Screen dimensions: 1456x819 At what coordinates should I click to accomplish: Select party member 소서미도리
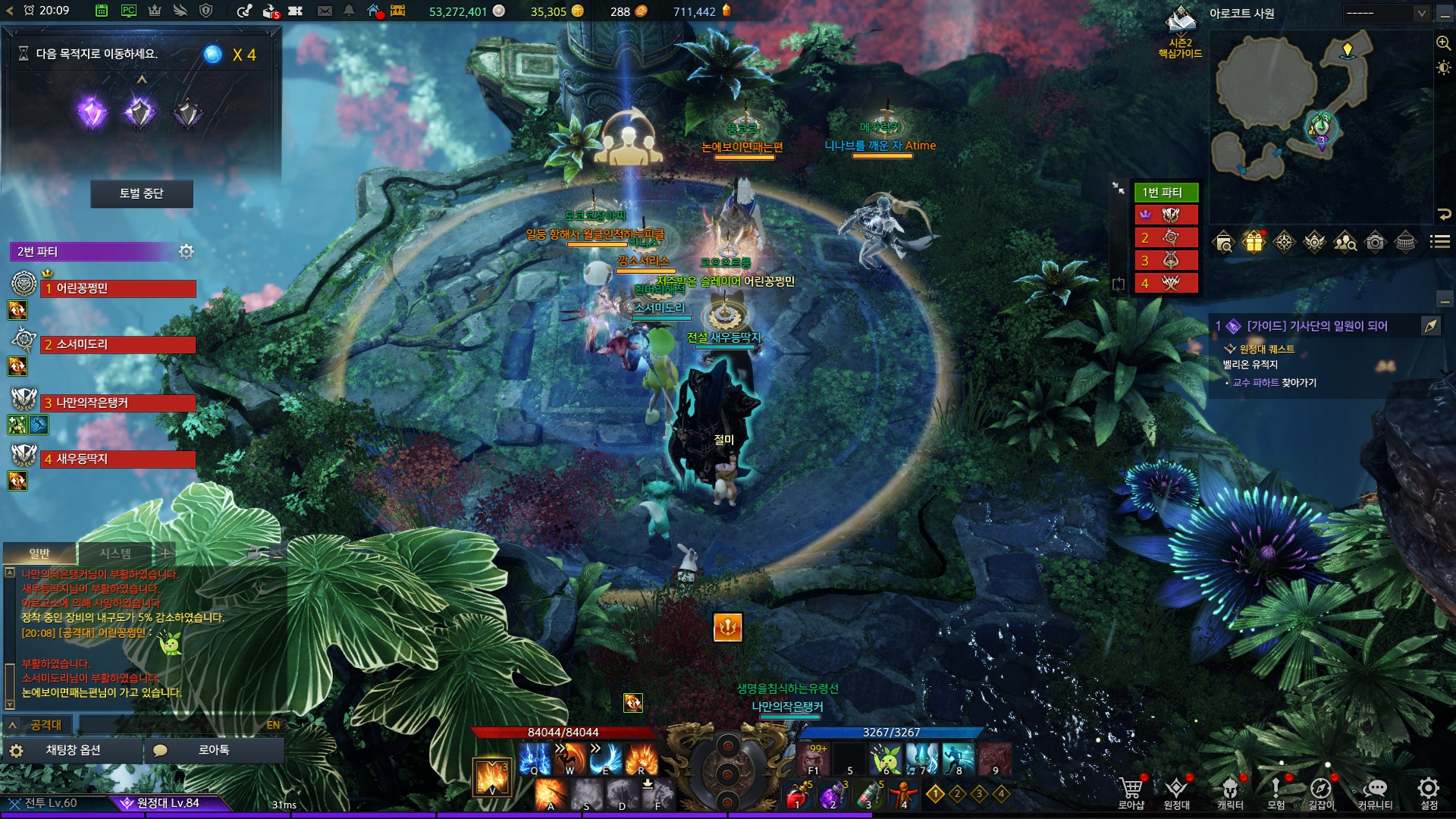click(118, 344)
